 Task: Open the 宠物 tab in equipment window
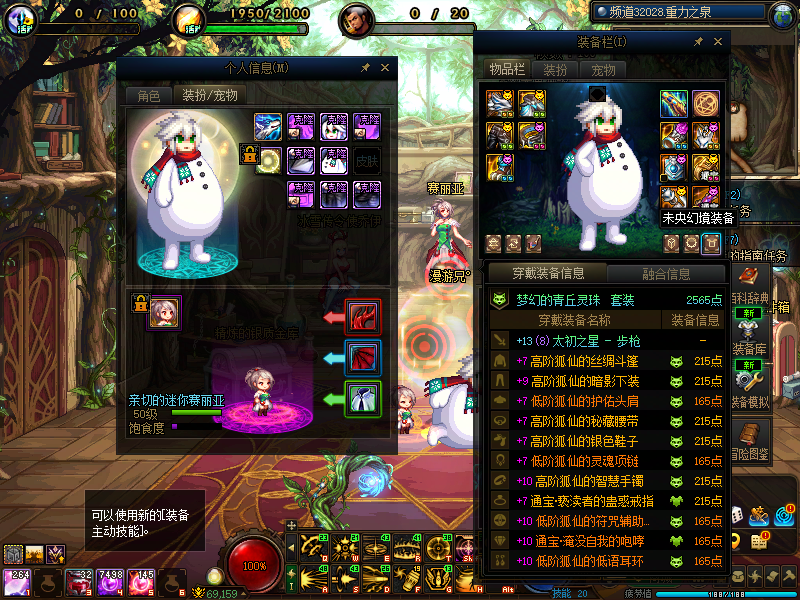tap(603, 70)
